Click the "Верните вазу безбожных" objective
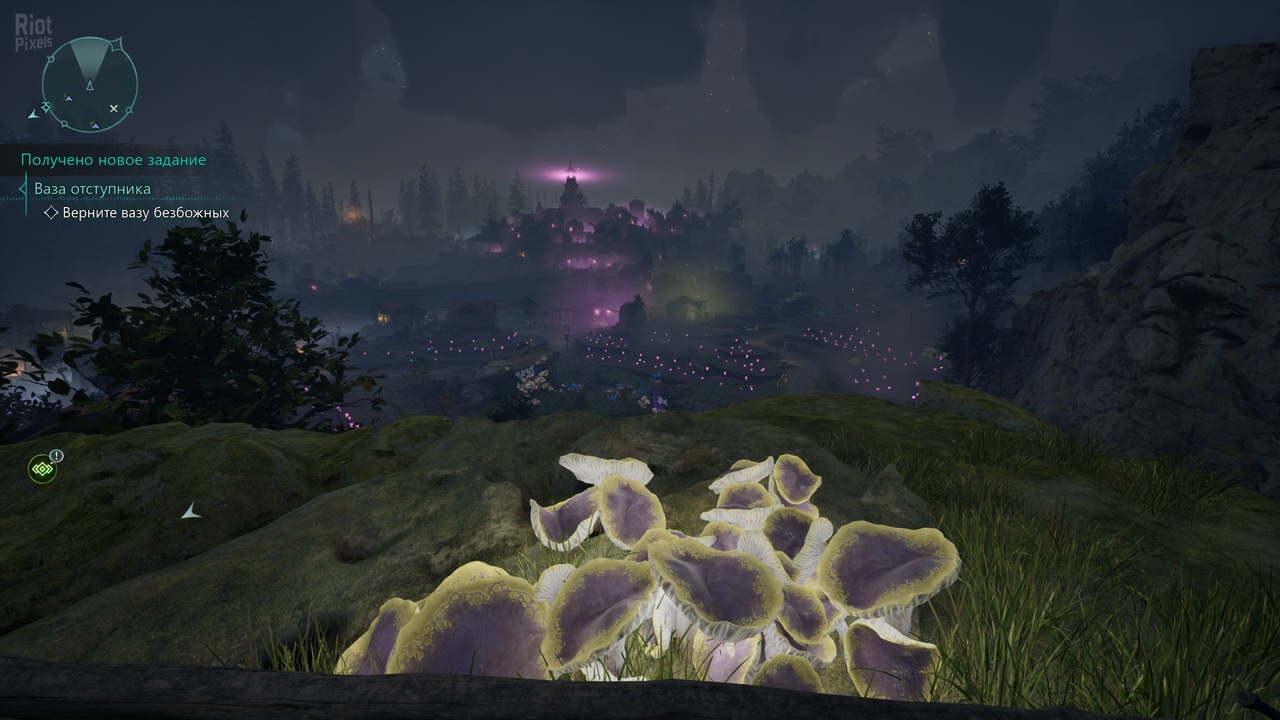Viewport: 1280px width, 720px height. 146,213
